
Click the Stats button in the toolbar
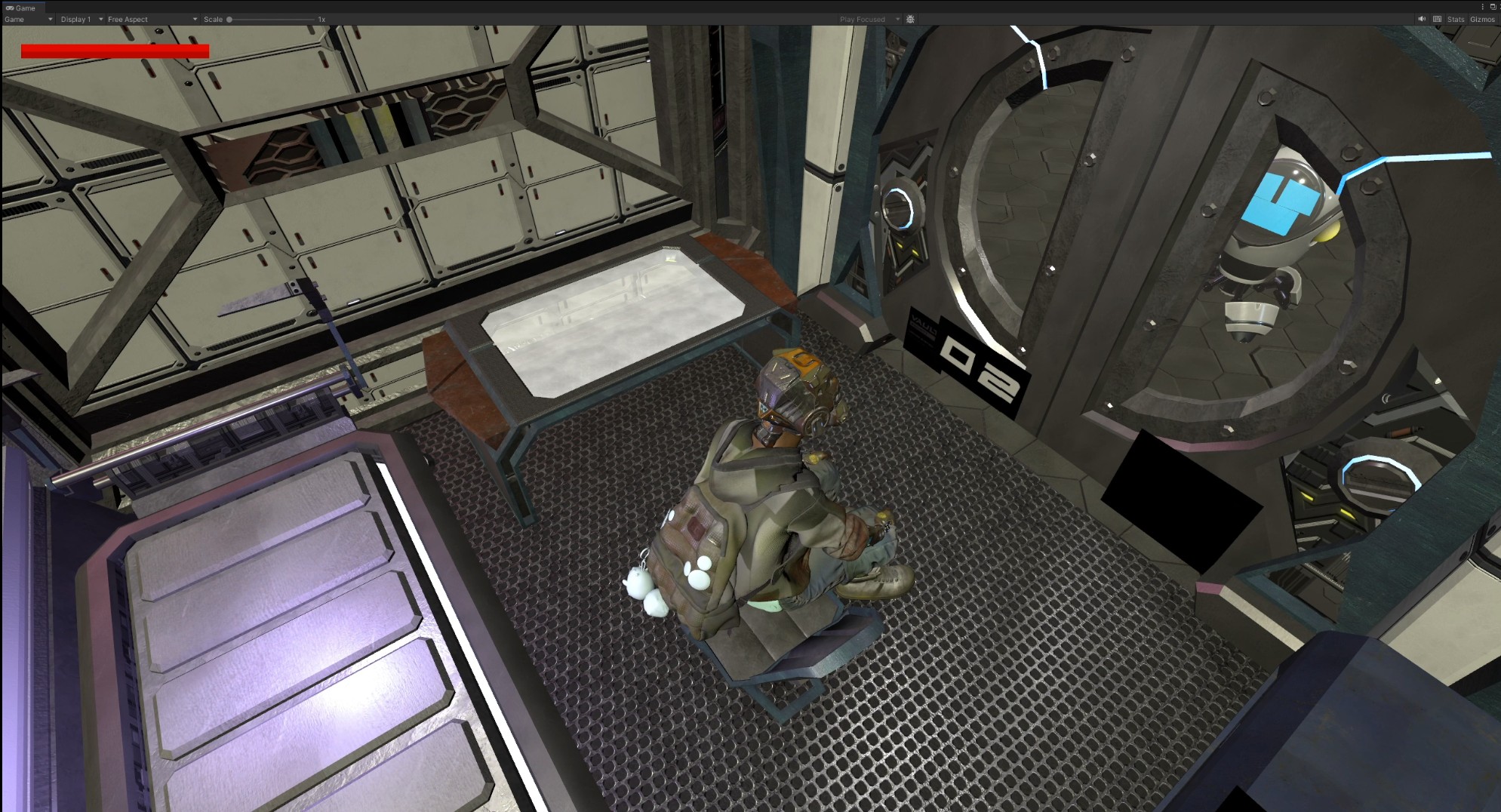(1455, 19)
